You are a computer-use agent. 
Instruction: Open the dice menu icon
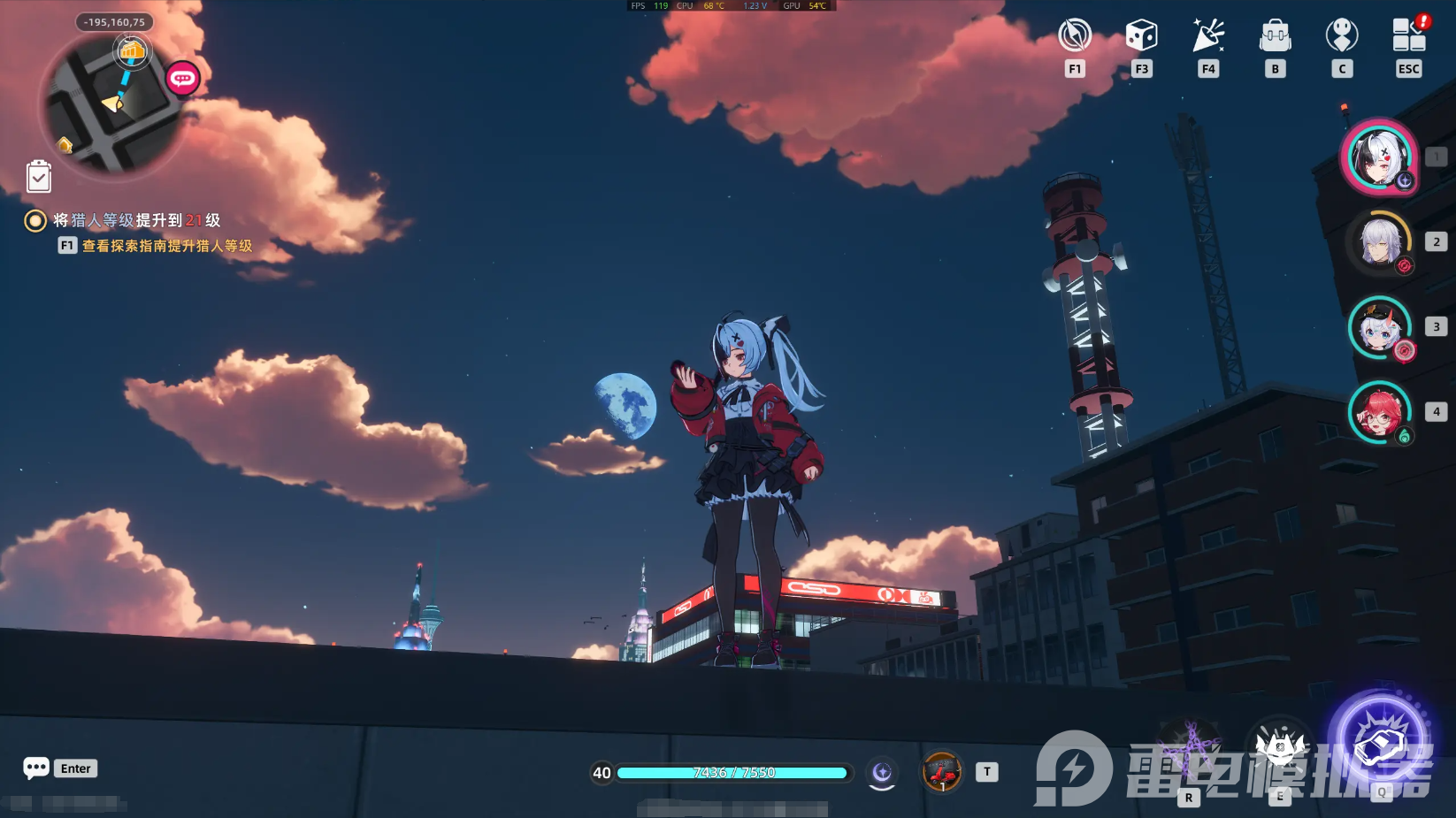tap(1141, 36)
